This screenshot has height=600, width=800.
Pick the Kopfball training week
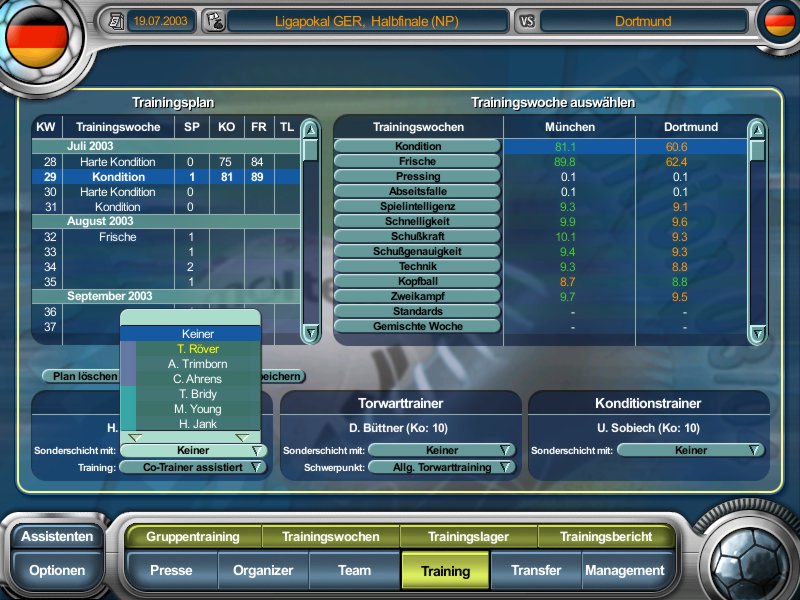coord(417,281)
